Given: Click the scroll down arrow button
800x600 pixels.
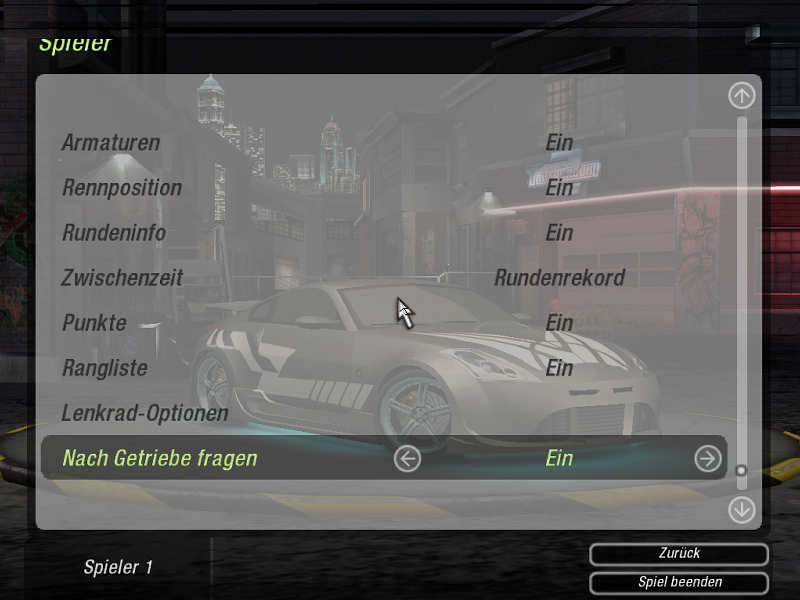Looking at the screenshot, I should click(741, 509).
